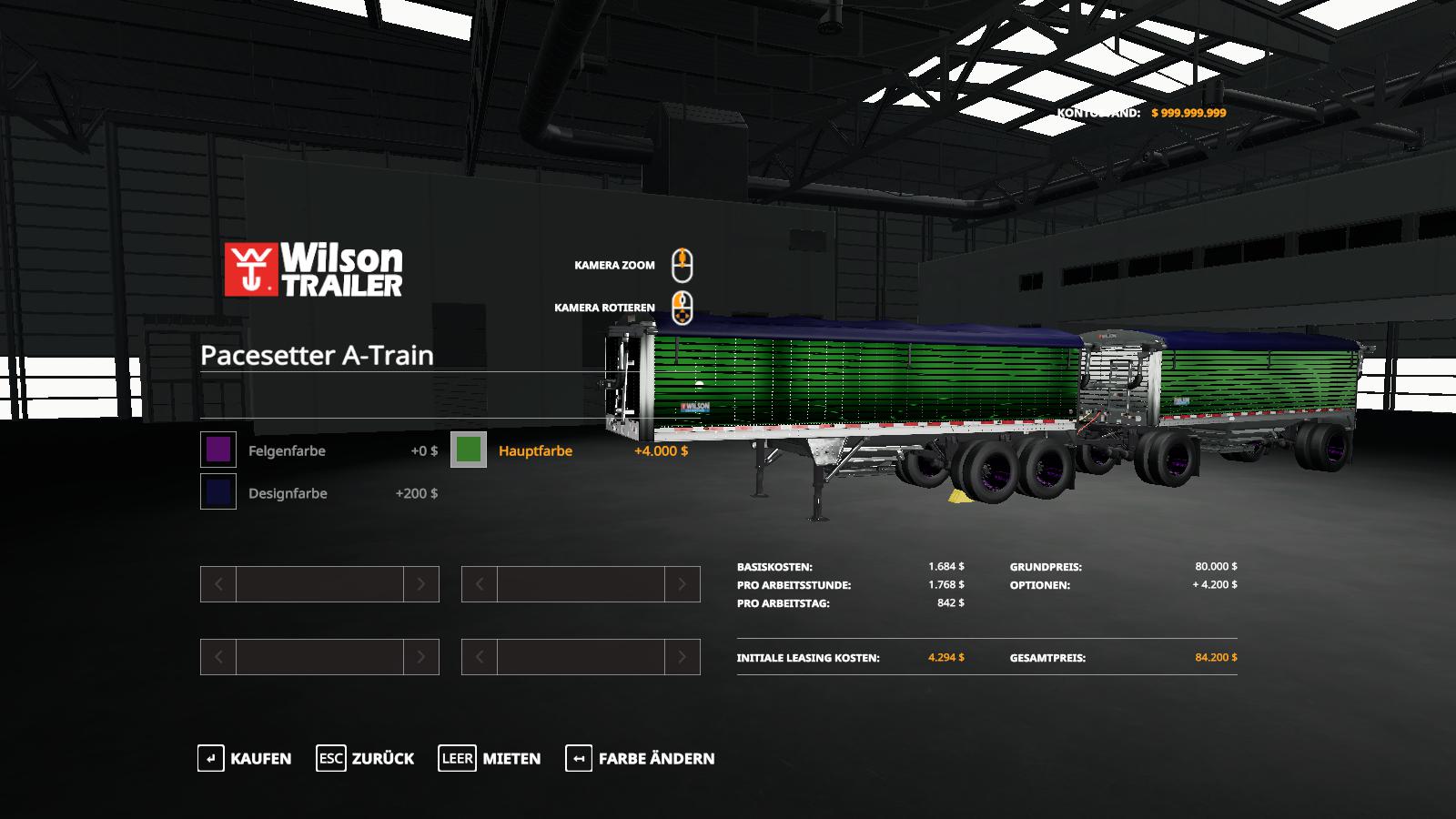Choose Farbe Ändern to change color
The width and height of the screenshot is (1456, 819).
(x=641, y=758)
